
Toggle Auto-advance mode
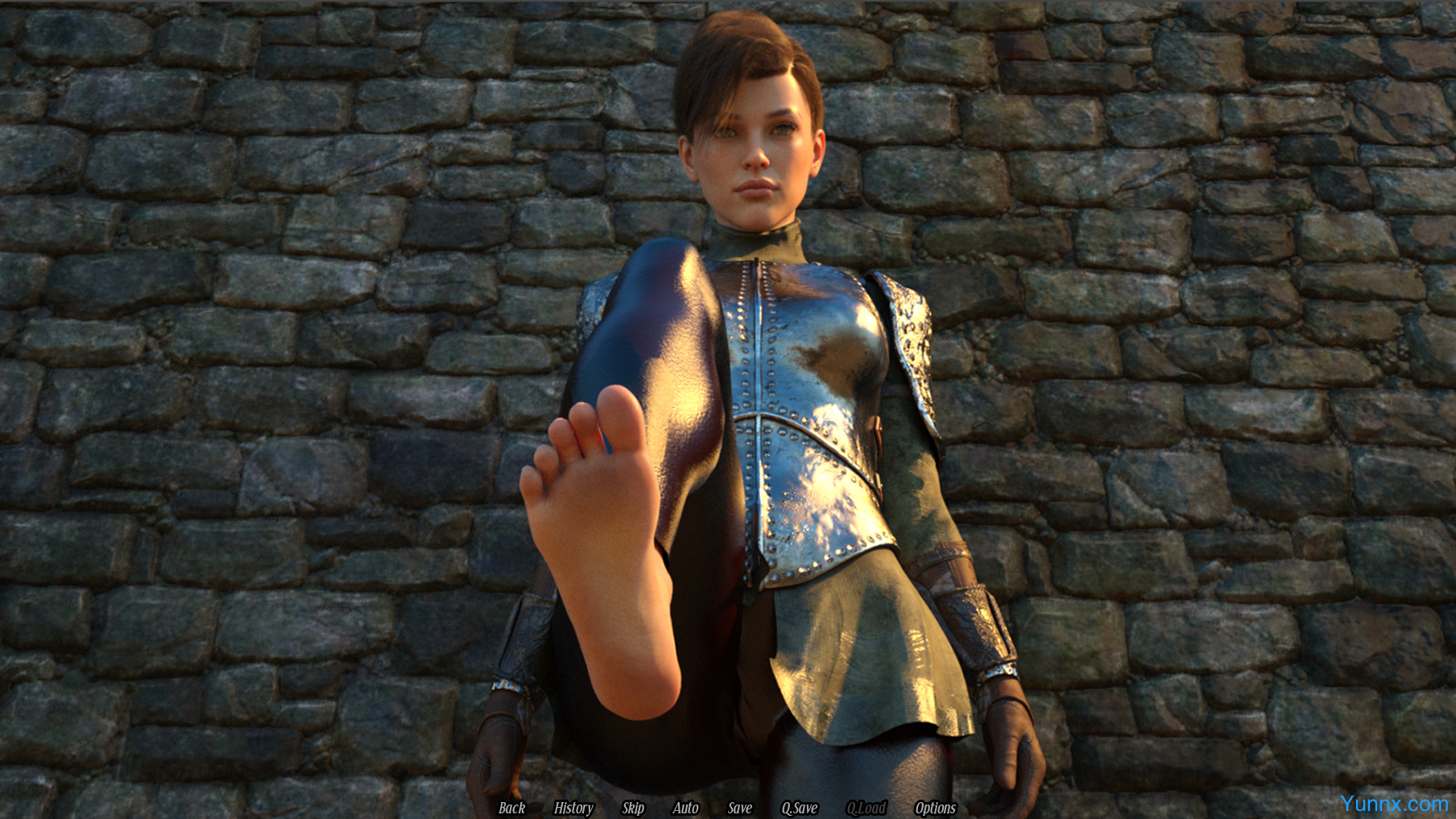click(685, 808)
